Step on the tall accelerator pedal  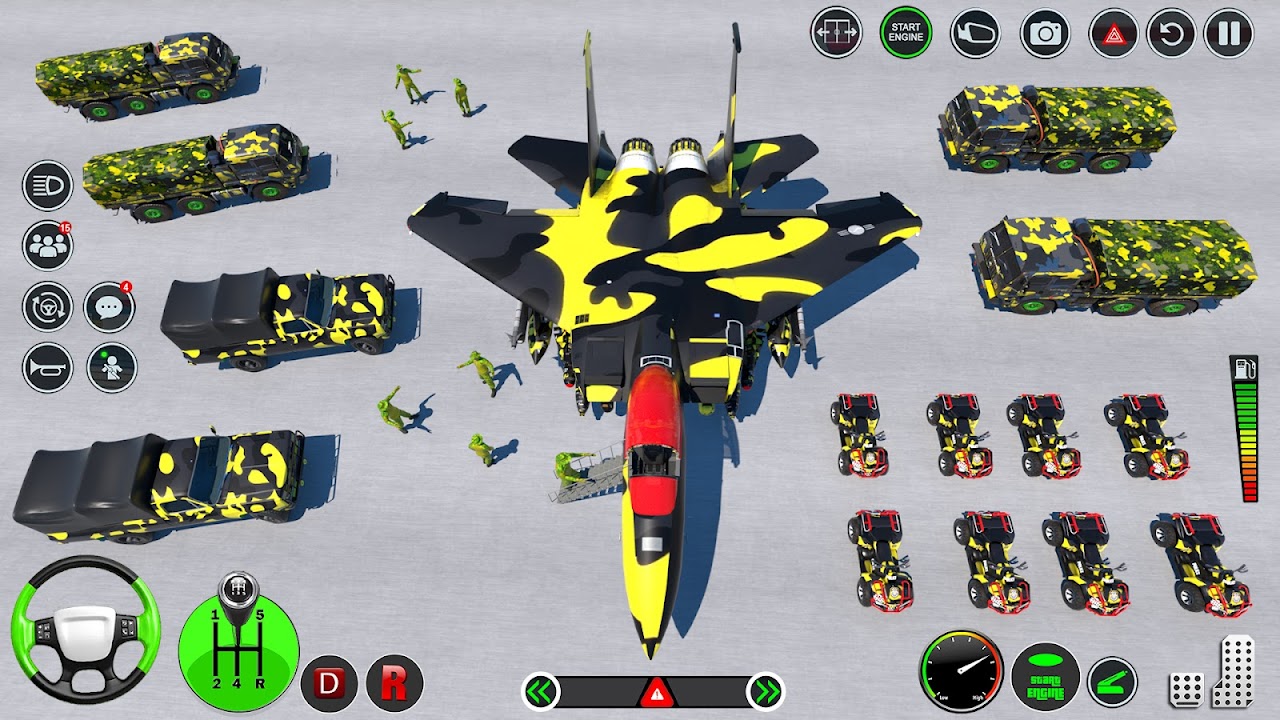[x=1236, y=670]
